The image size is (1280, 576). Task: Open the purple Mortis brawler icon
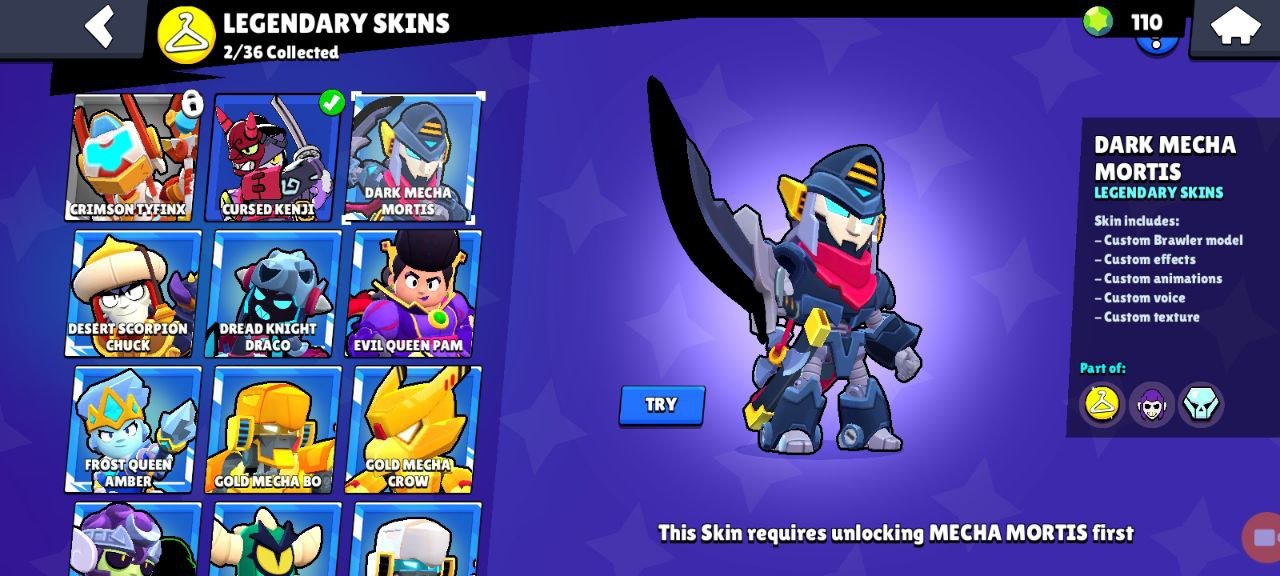1152,404
